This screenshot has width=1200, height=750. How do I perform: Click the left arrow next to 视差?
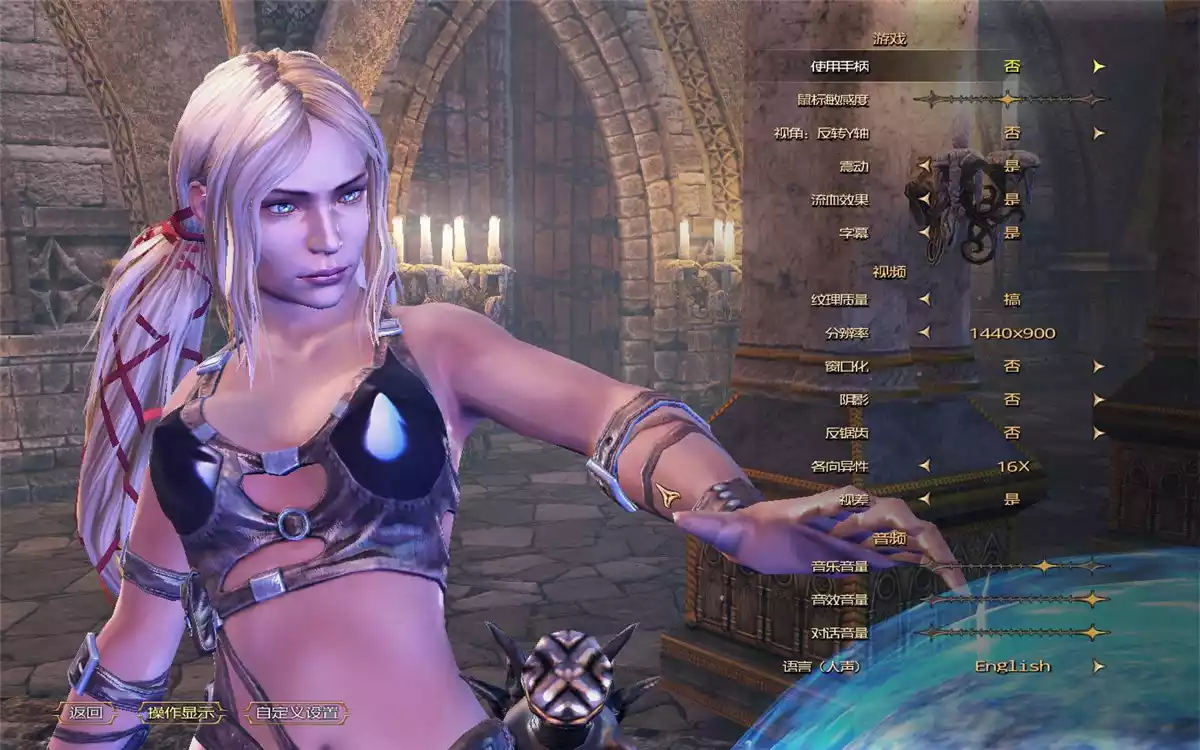click(924, 499)
